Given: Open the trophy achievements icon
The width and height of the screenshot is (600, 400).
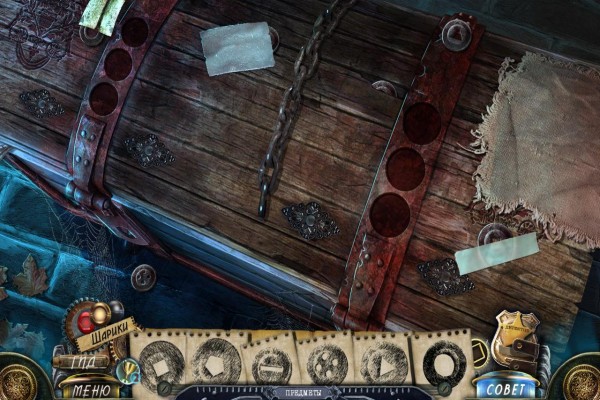Looking at the screenshot, I should tap(126, 370).
